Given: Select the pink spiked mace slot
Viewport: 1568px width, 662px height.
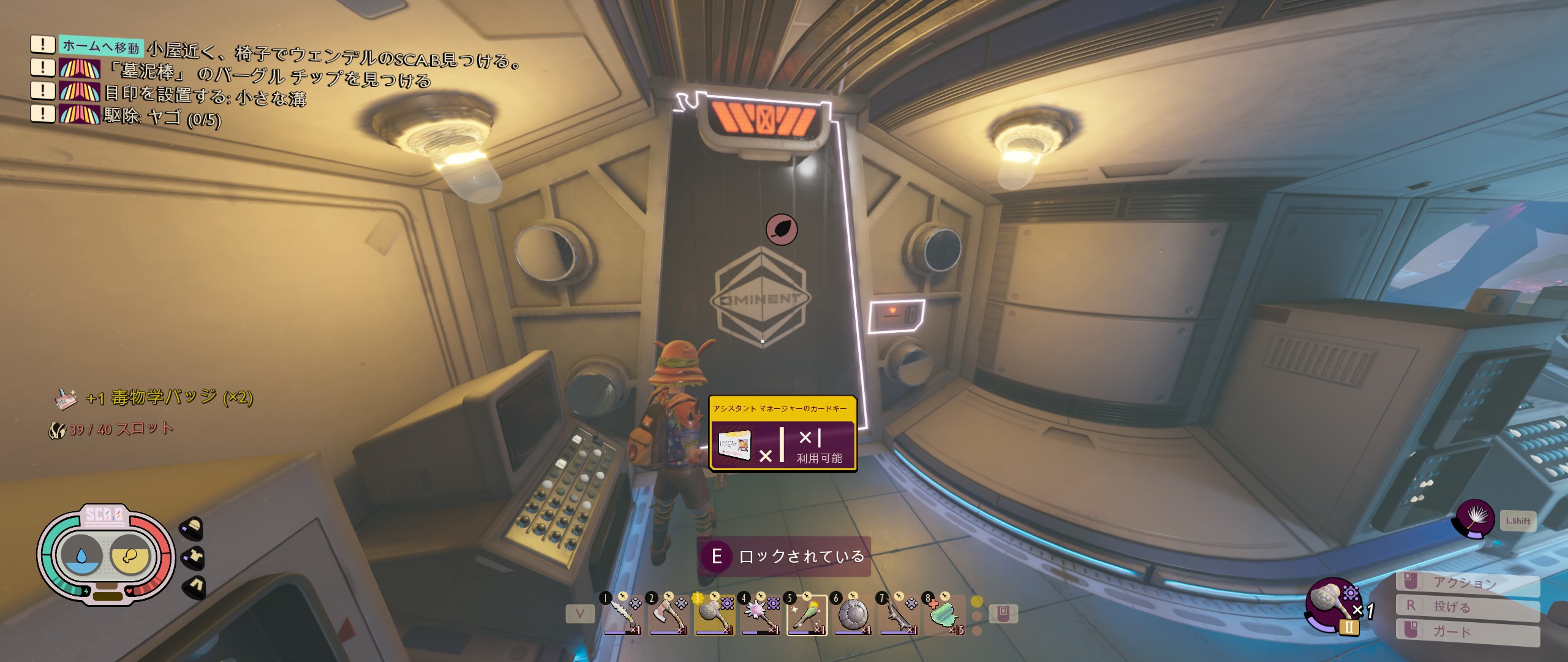Looking at the screenshot, I should (x=760, y=615).
